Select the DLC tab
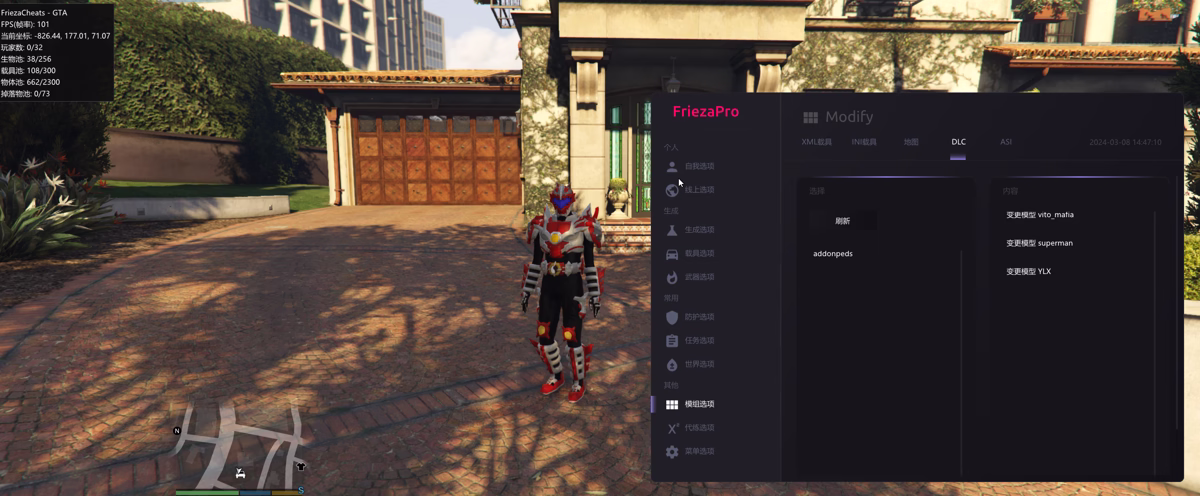1200x496 pixels. (958, 142)
